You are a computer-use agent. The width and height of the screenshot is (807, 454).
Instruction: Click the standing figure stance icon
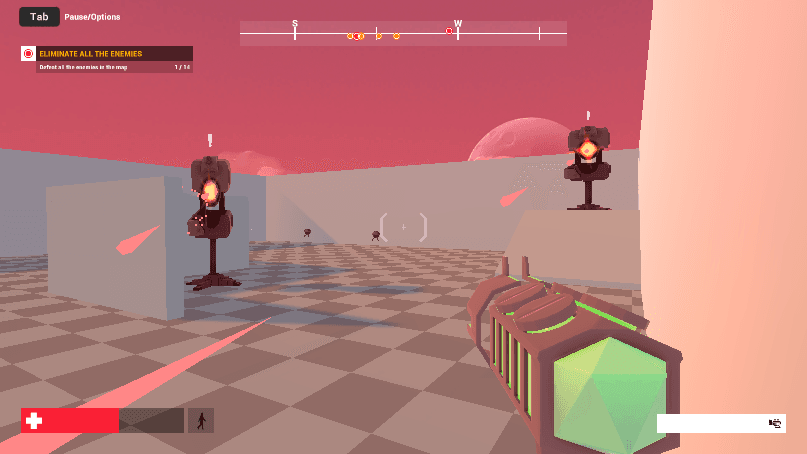pyautogui.click(x=201, y=421)
